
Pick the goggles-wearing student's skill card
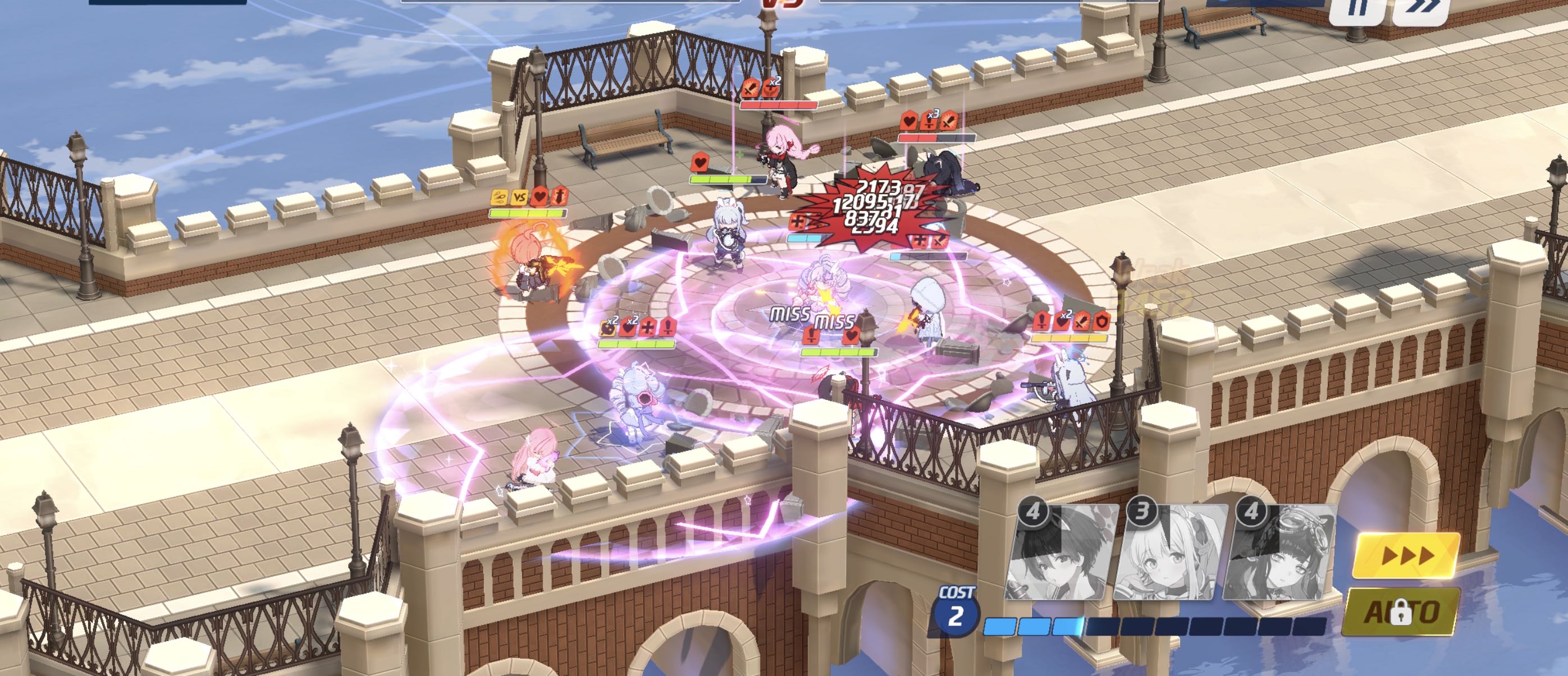(x=1278, y=553)
